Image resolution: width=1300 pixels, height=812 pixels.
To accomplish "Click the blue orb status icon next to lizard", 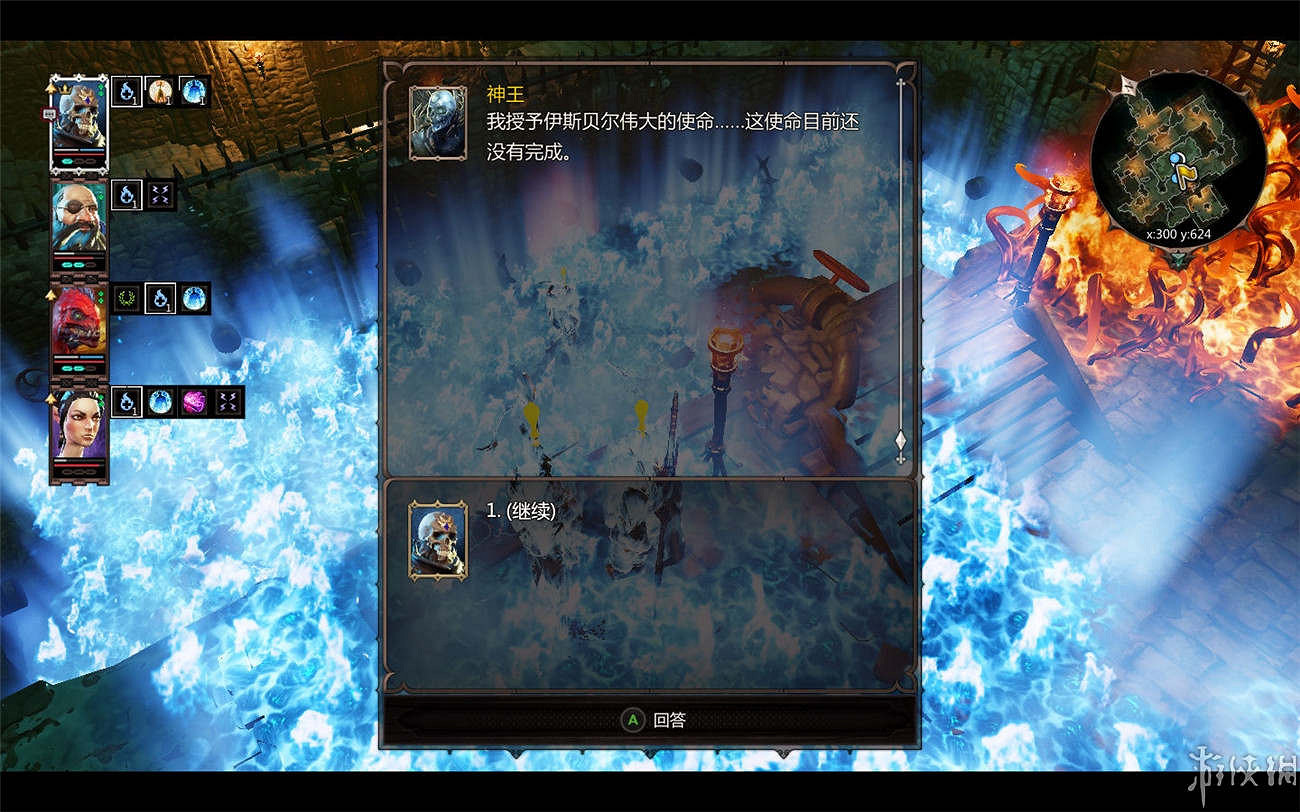I will tap(196, 299).
